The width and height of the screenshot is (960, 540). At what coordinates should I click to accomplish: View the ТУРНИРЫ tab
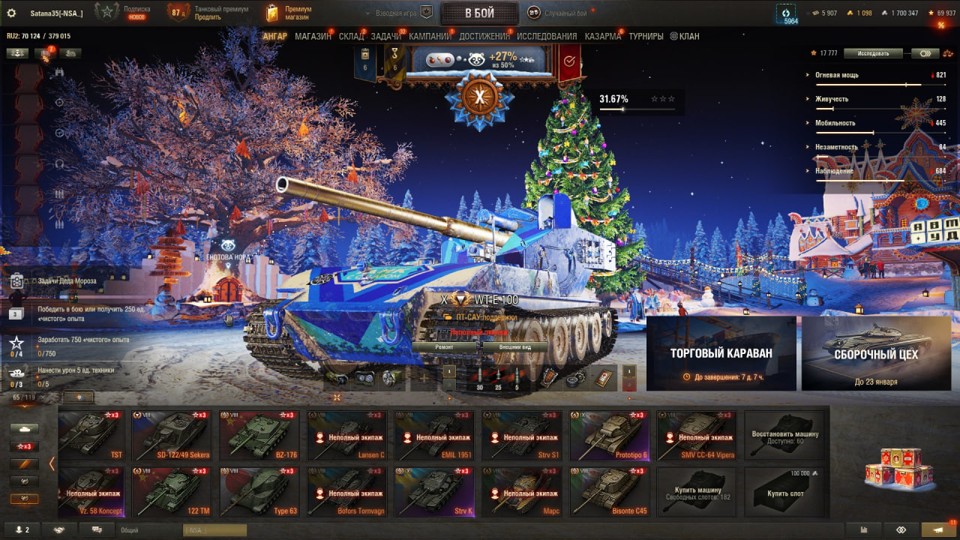[x=646, y=37]
